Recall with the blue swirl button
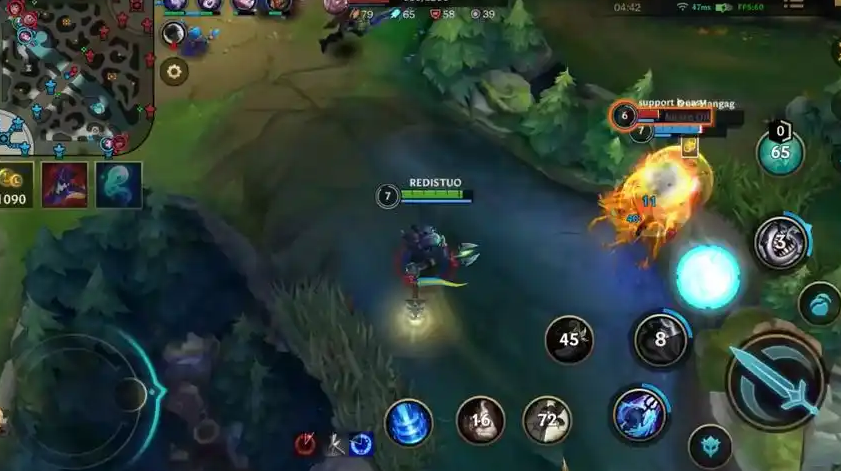Viewport: 841px width, 471px height. click(408, 422)
